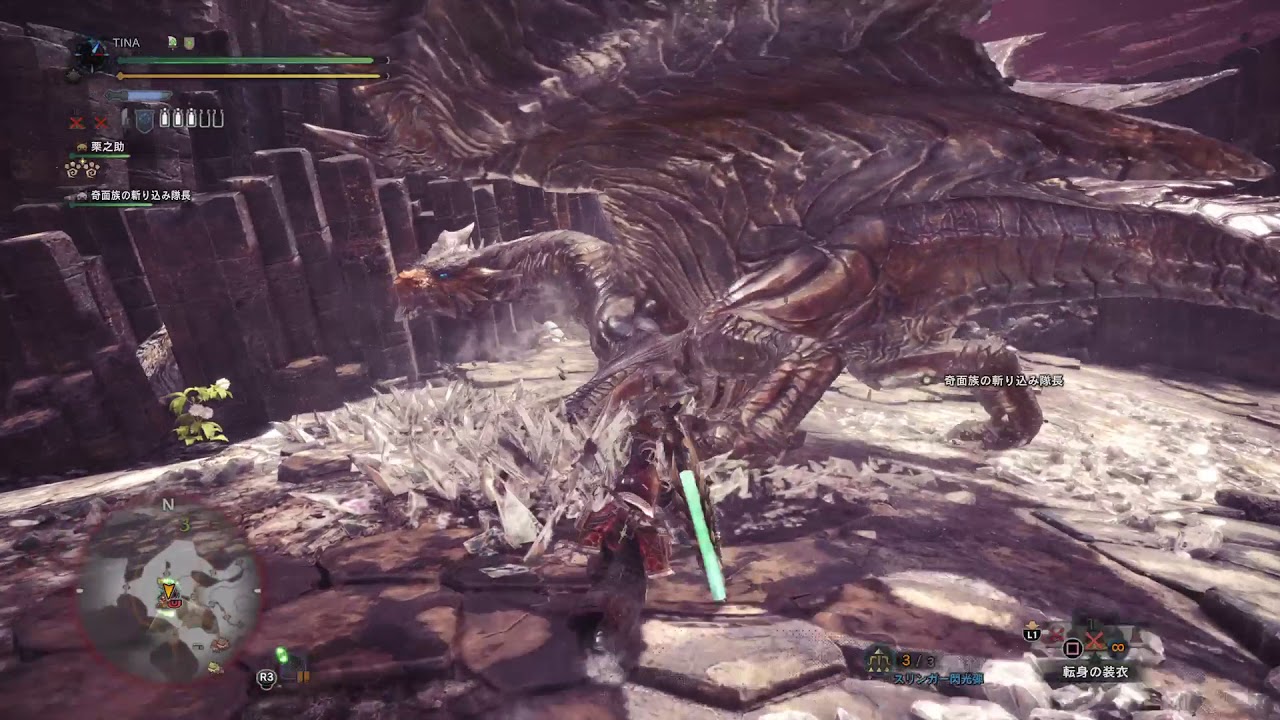Click the monster eye marker on the minimap
This screenshot has width=1280, height=720.
coord(175,603)
